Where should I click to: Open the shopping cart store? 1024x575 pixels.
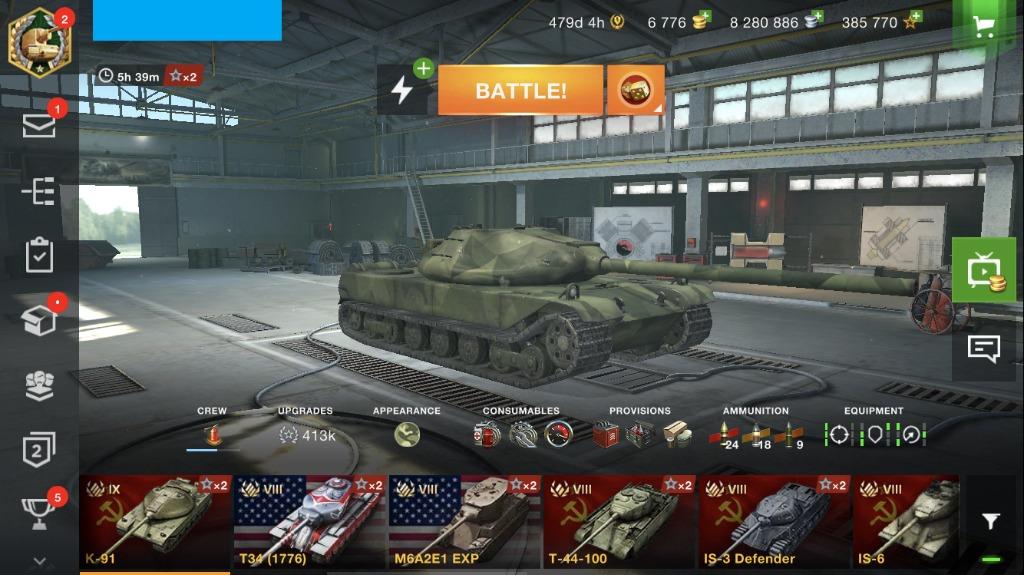984,26
